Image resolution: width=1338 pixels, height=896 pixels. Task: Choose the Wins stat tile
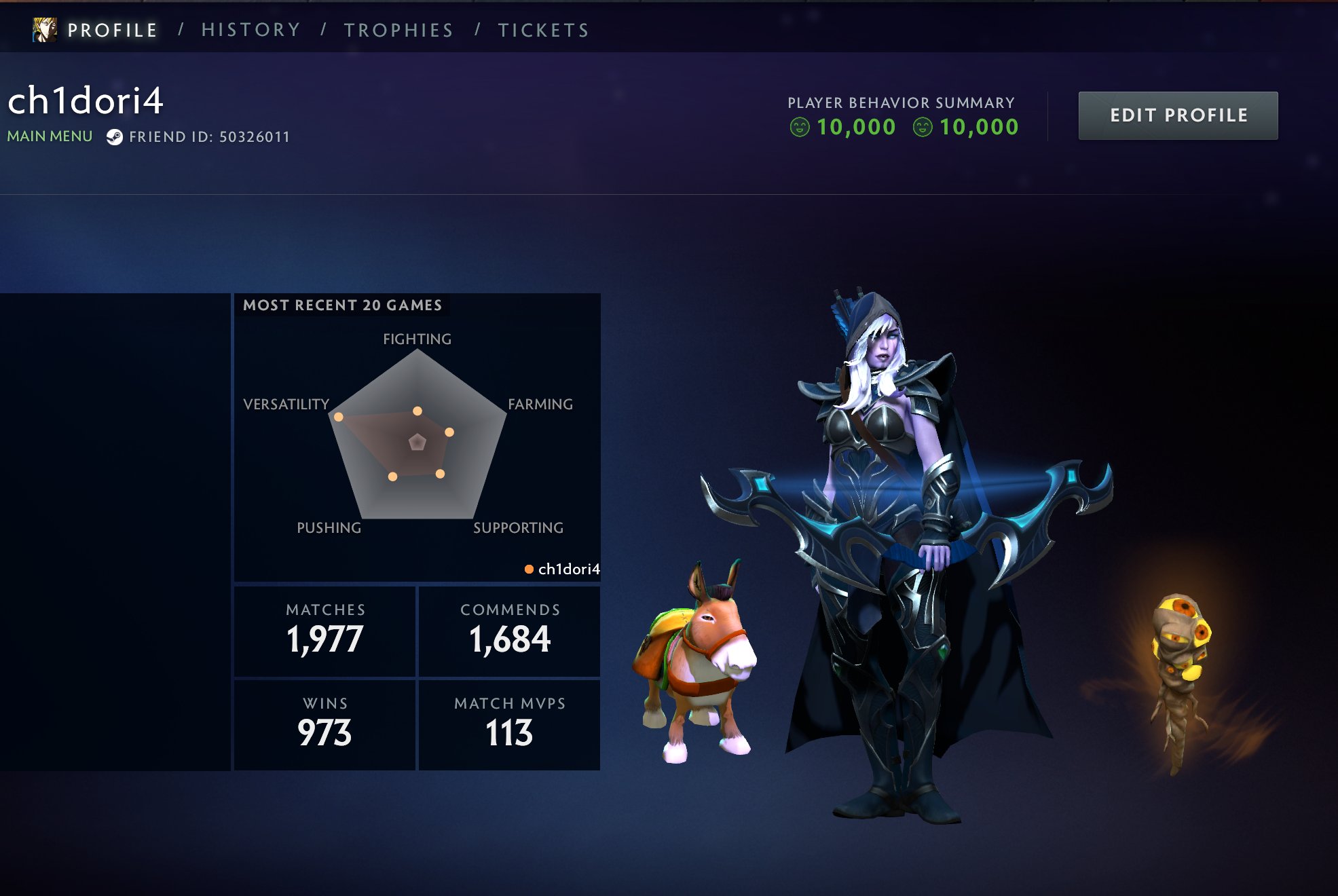point(325,725)
